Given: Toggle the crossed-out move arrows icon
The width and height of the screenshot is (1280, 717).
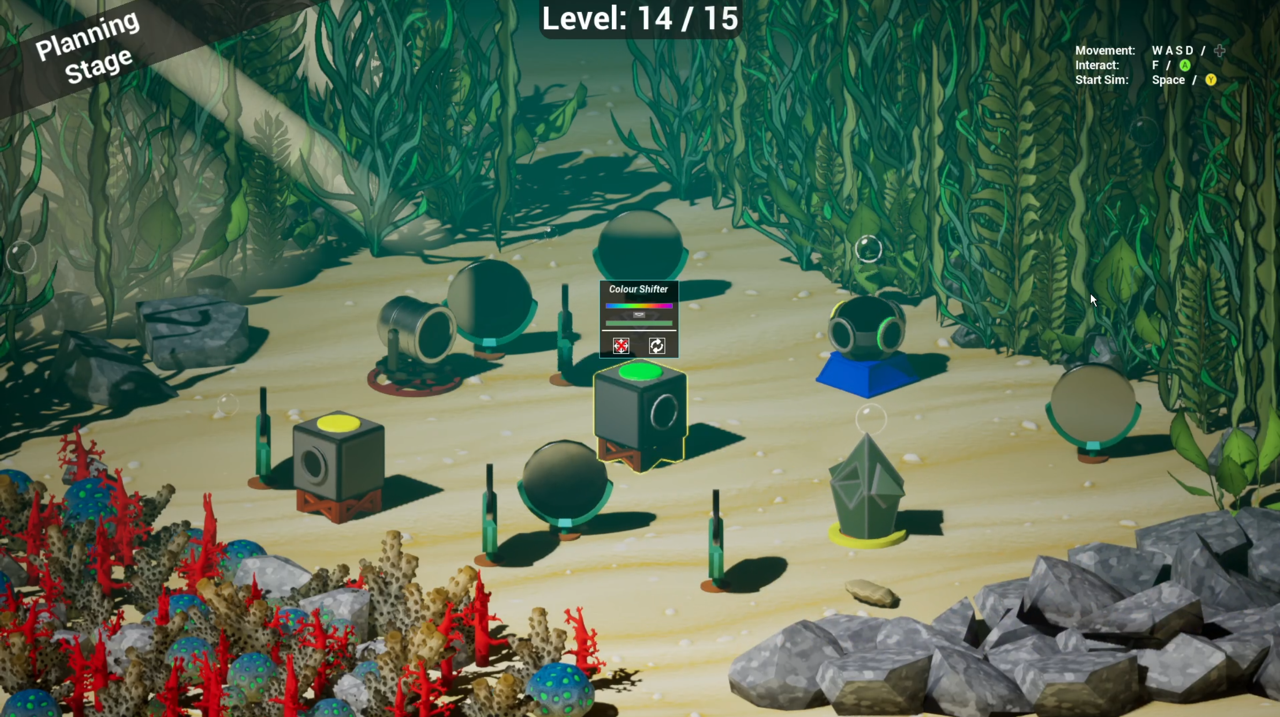Looking at the screenshot, I should 621,346.
